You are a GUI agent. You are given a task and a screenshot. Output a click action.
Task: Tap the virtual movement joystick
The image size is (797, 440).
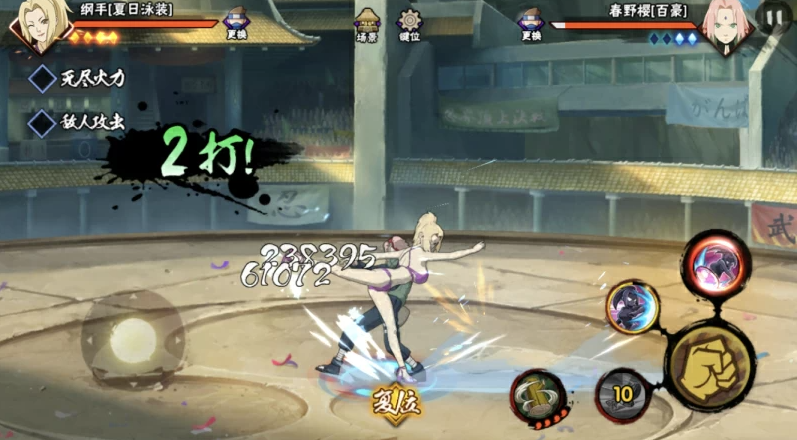131,340
